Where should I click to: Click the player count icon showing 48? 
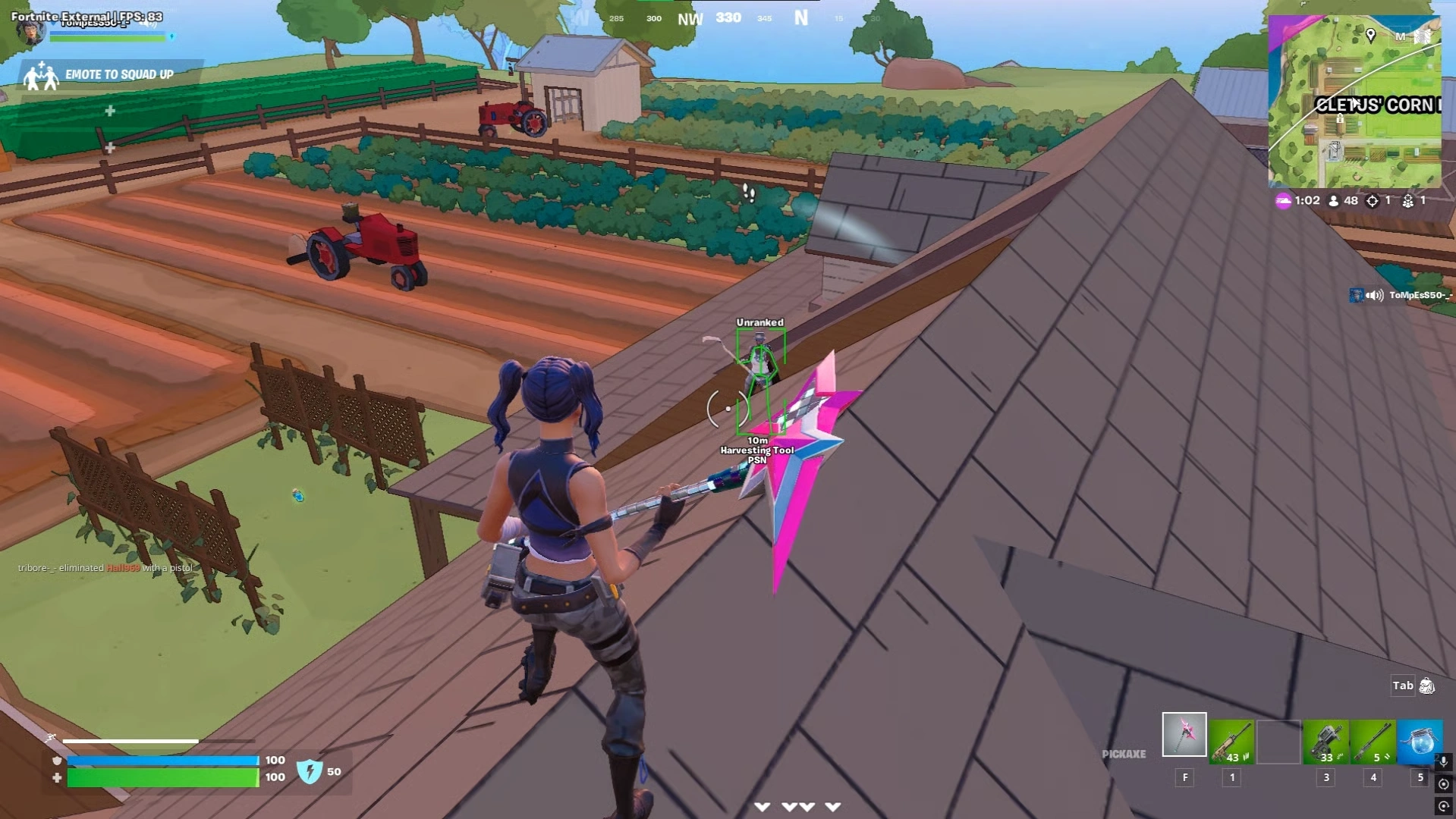coord(1332,200)
